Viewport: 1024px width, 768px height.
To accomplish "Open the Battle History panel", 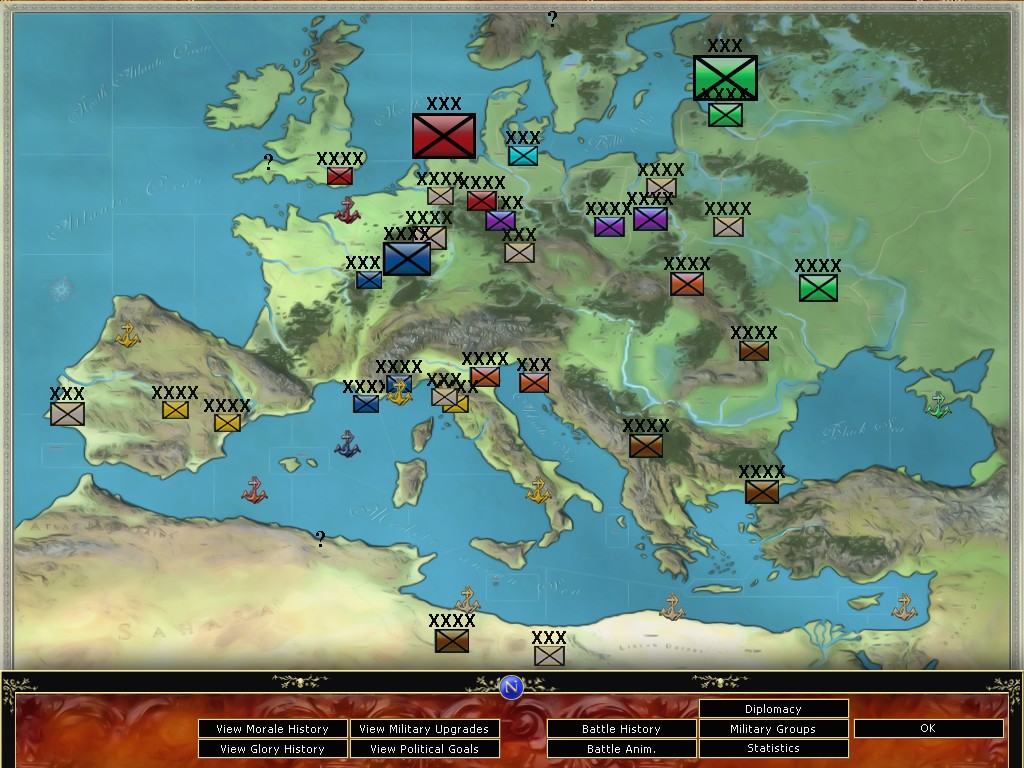I will tap(621, 729).
